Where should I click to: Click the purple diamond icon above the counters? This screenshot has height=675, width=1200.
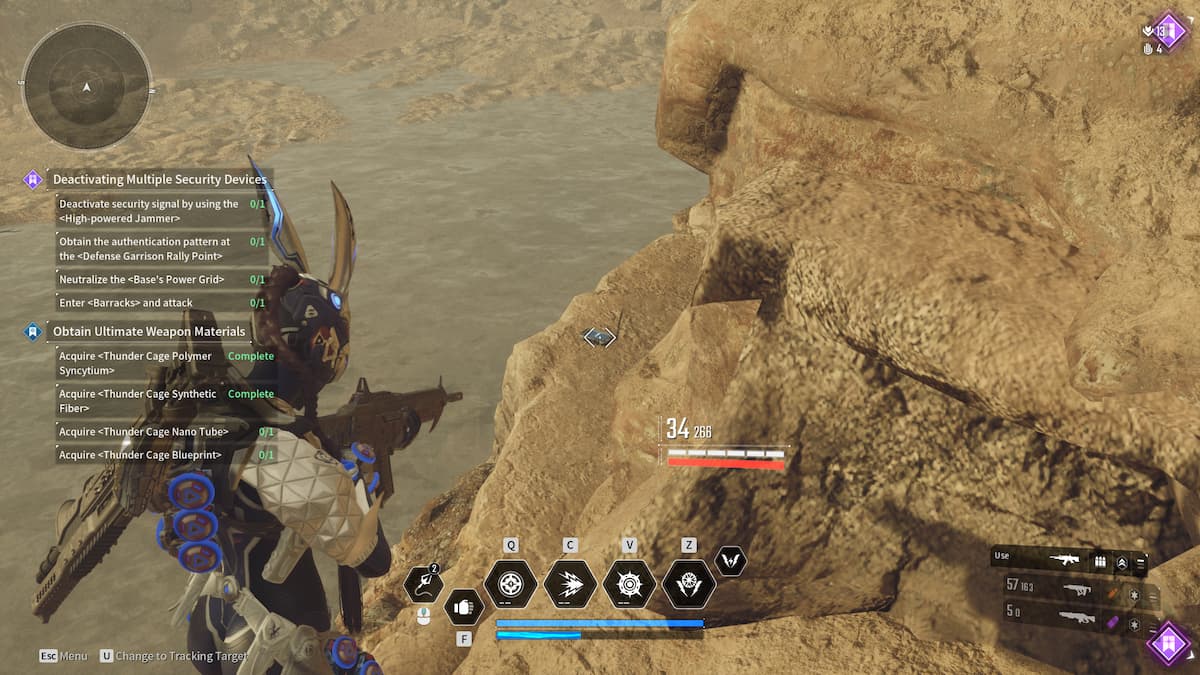(1166, 28)
